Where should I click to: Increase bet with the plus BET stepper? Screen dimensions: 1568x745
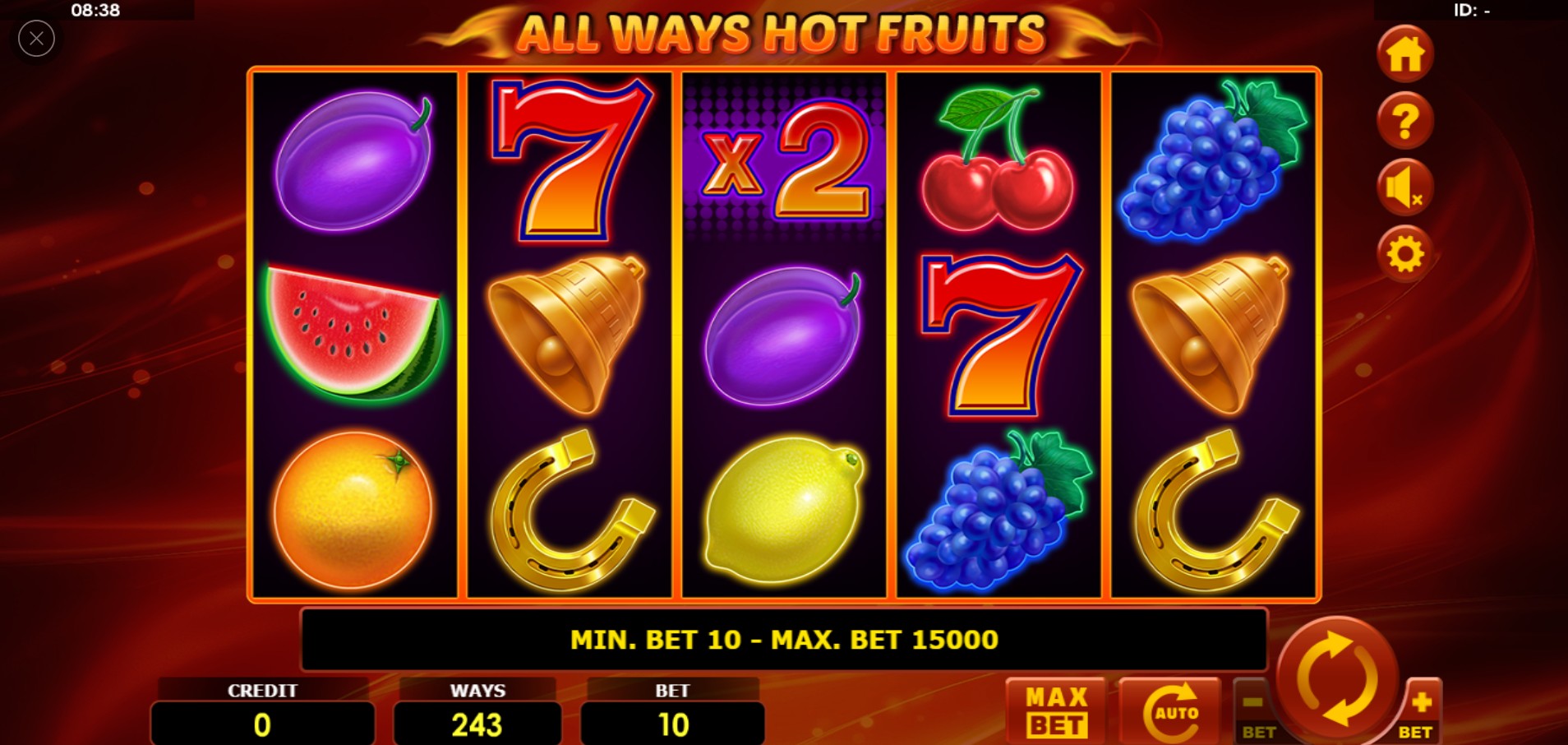click(x=1423, y=712)
